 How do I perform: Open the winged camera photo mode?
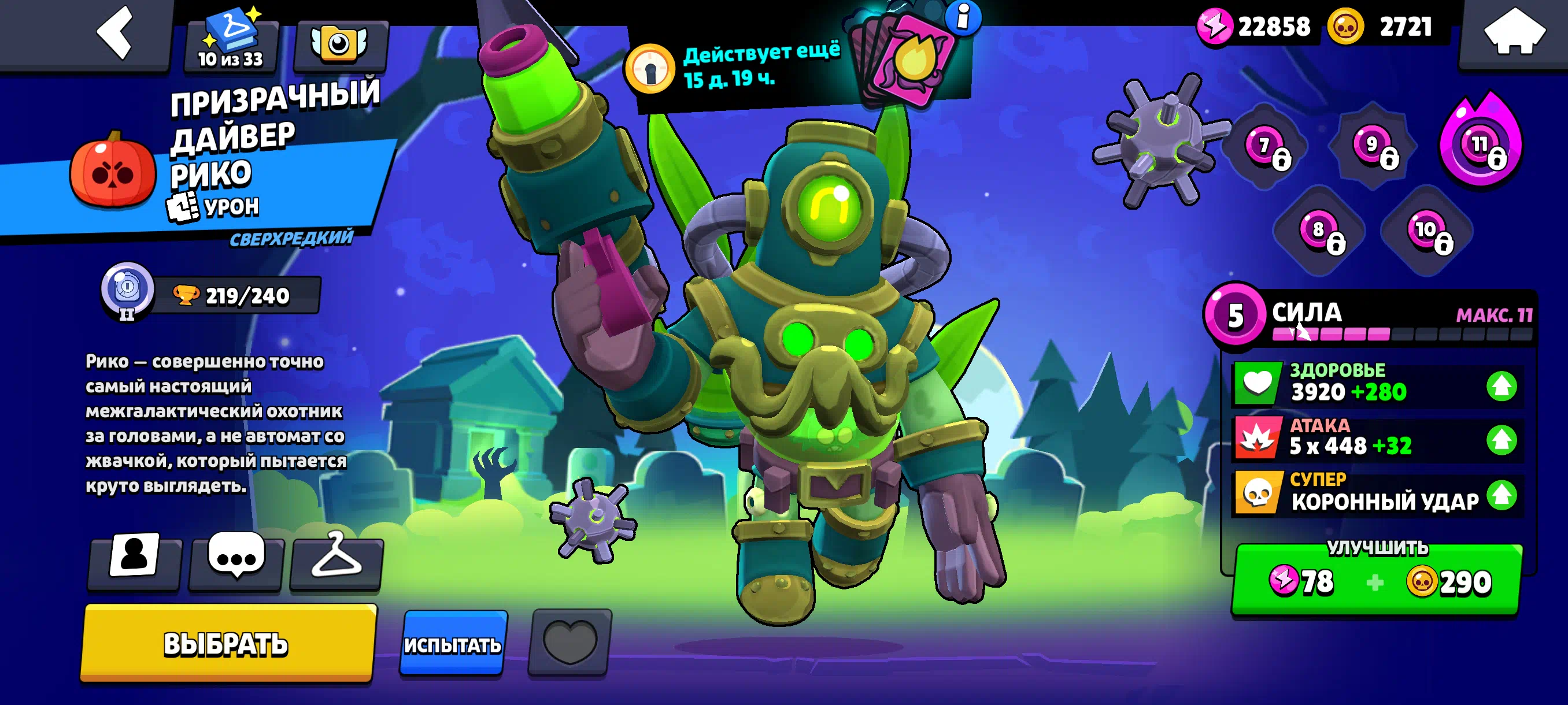tap(339, 44)
